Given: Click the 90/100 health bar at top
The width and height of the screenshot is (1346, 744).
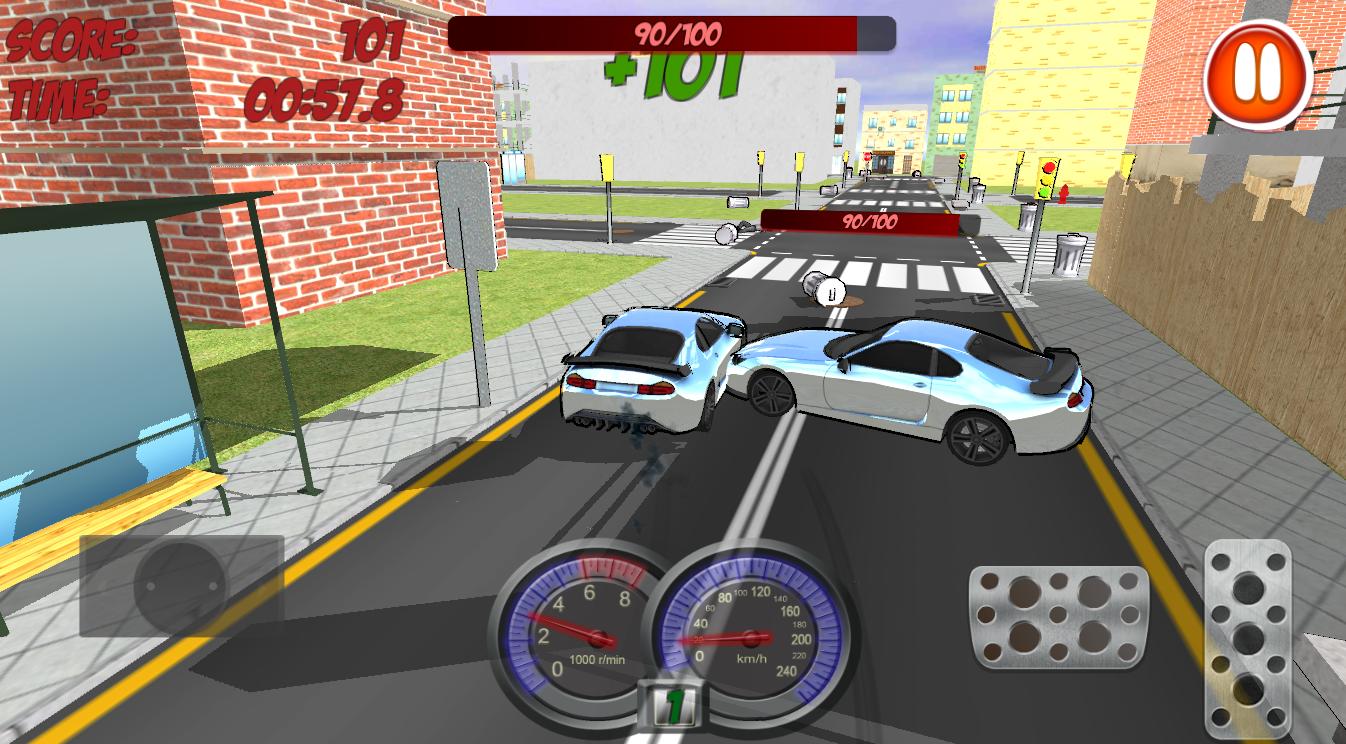Looking at the screenshot, I should pyautogui.click(x=673, y=32).
